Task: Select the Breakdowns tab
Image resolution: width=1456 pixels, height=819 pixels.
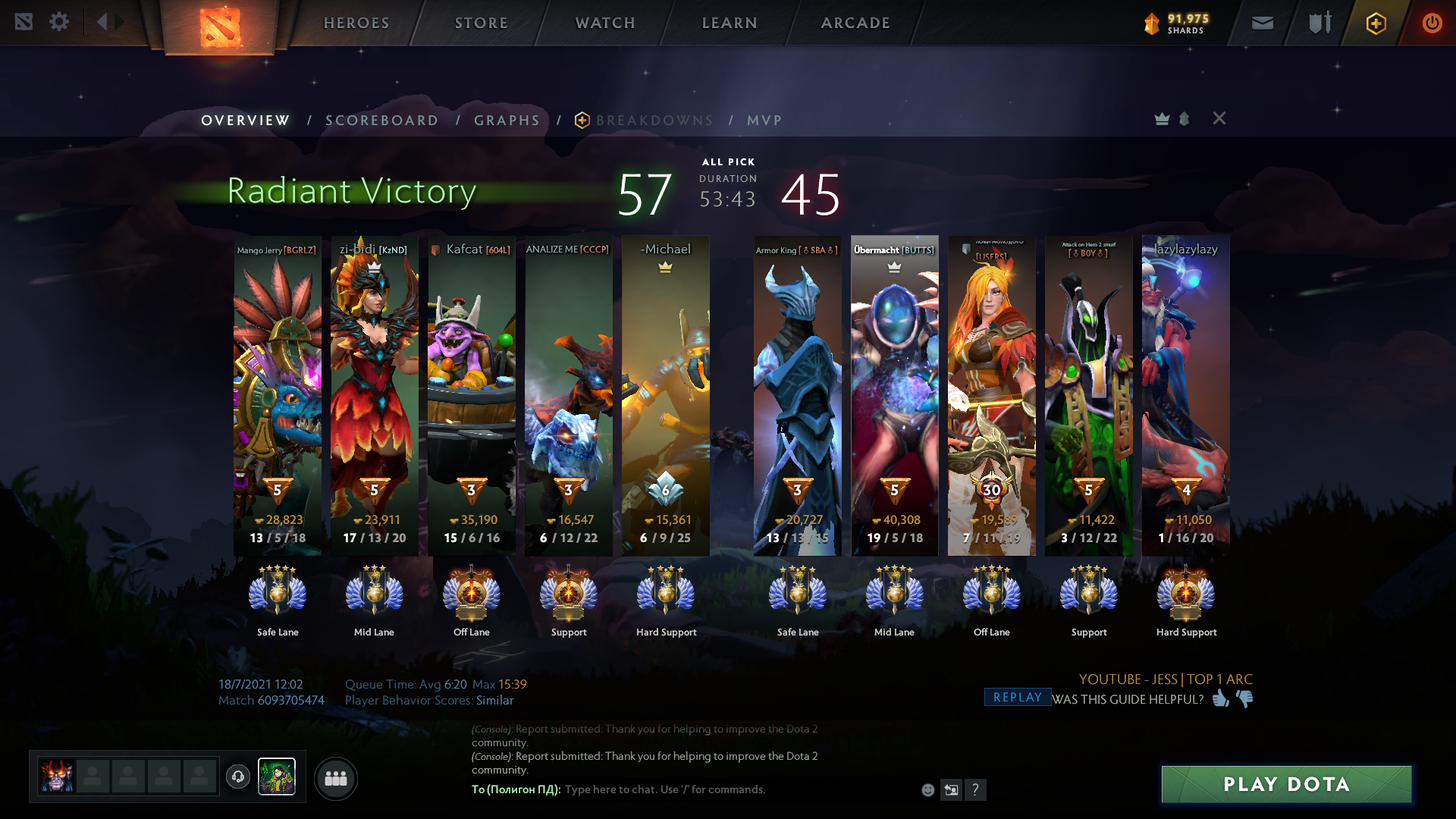Action: pyautogui.click(x=654, y=121)
